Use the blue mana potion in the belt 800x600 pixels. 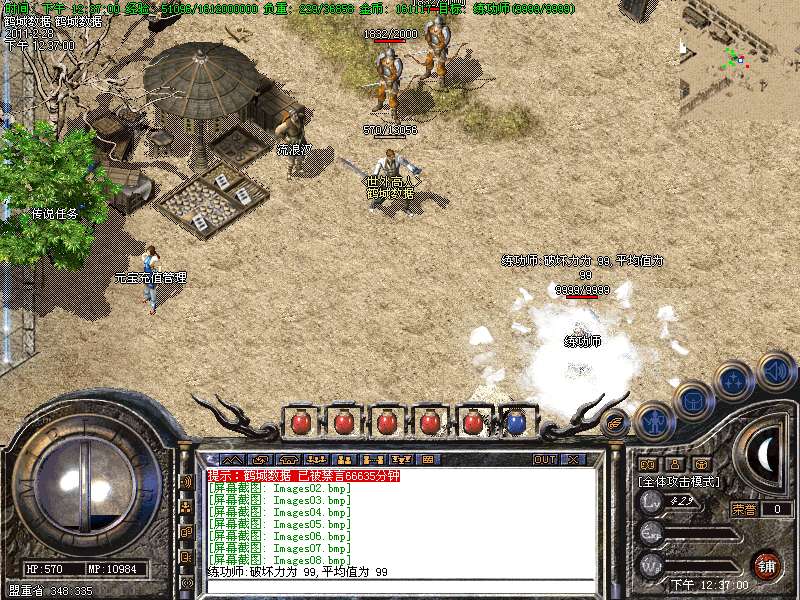tap(515, 422)
